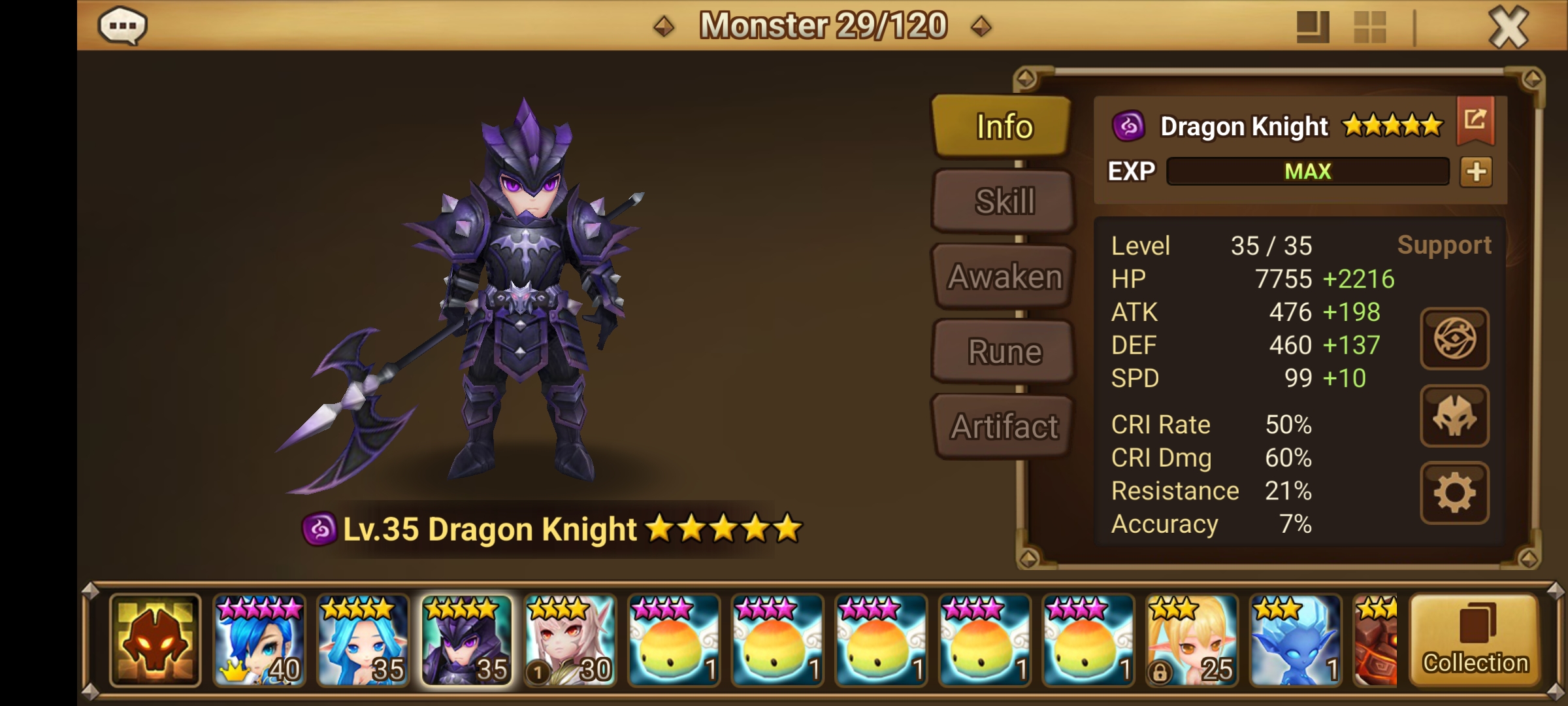Click the MAX experience bar
Image resolution: width=1568 pixels, height=706 pixels.
1307,171
